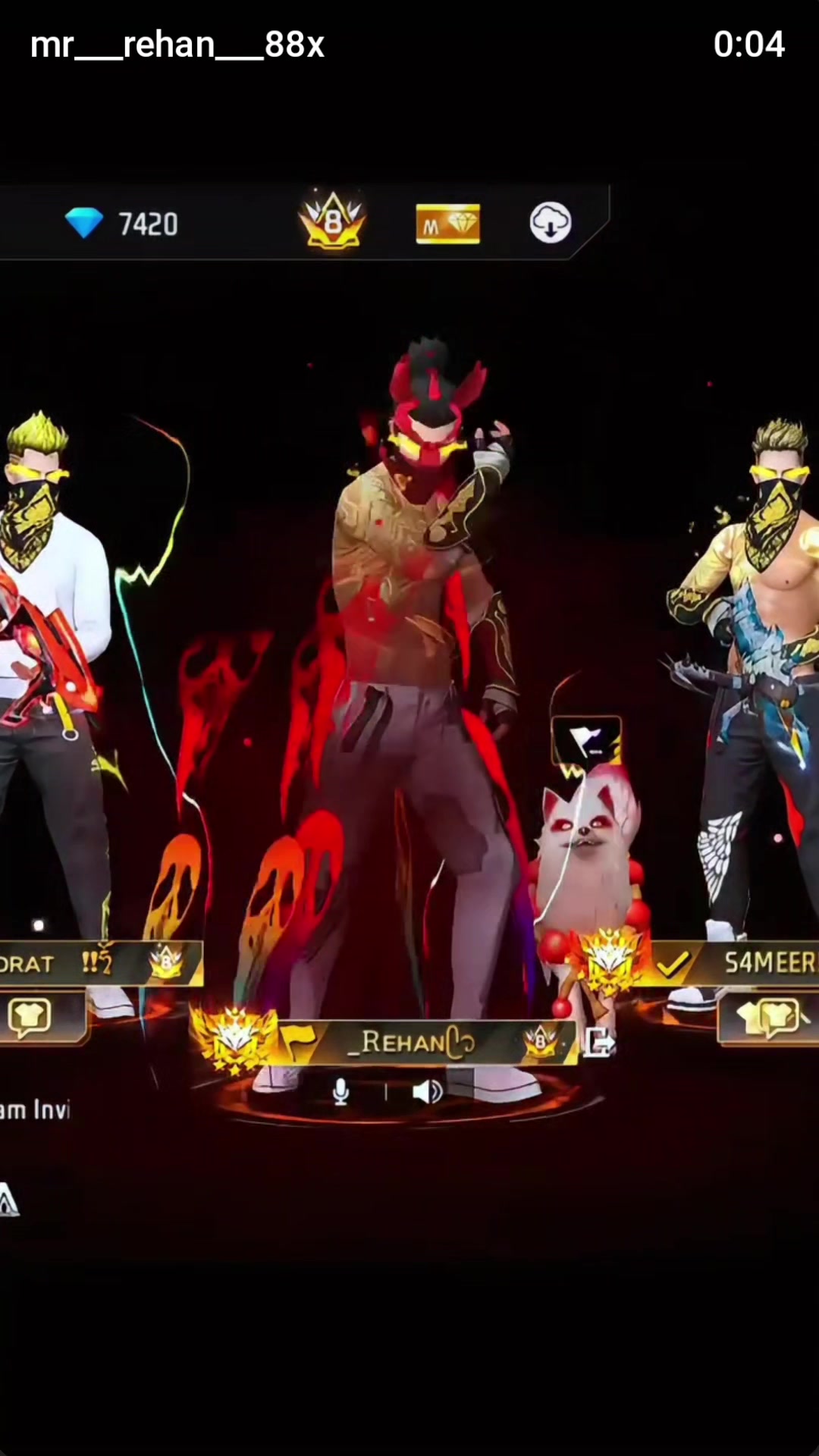Open the Team Invite option
Image resolution: width=819 pixels, height=1456 pixels.
click(34, 1111)
